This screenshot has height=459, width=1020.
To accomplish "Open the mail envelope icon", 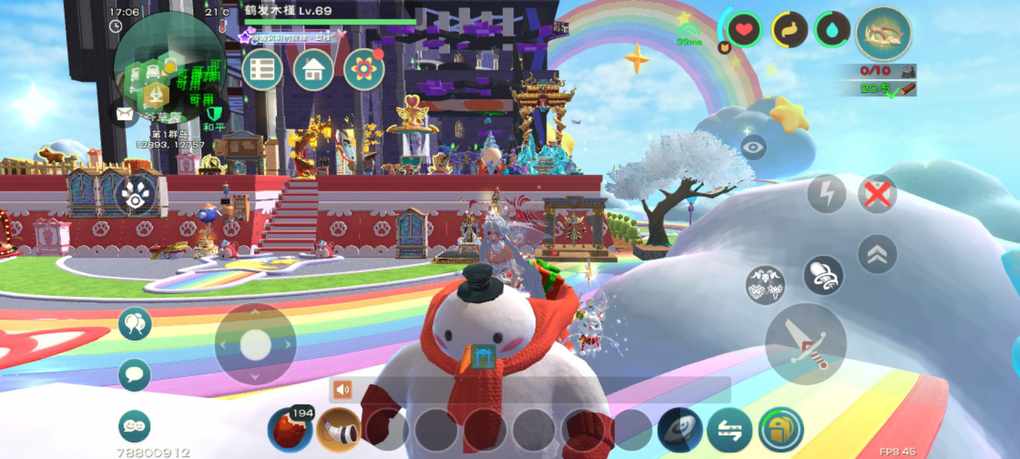I will point(124,114).
